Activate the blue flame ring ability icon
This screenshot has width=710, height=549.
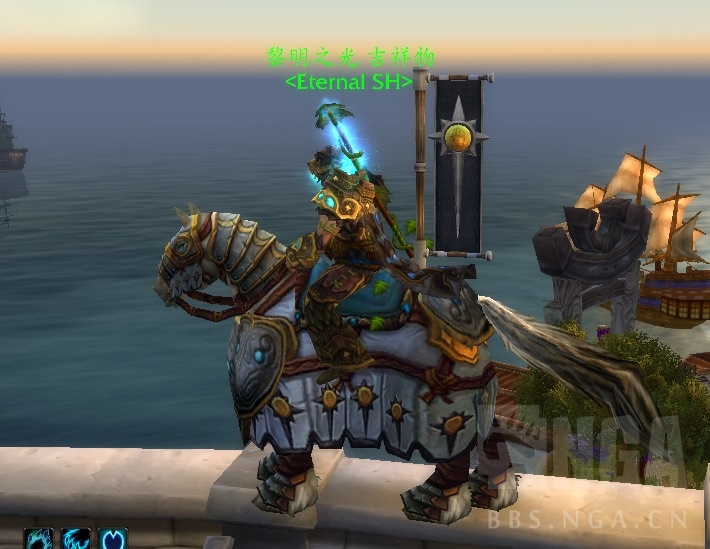coord(40,540)
